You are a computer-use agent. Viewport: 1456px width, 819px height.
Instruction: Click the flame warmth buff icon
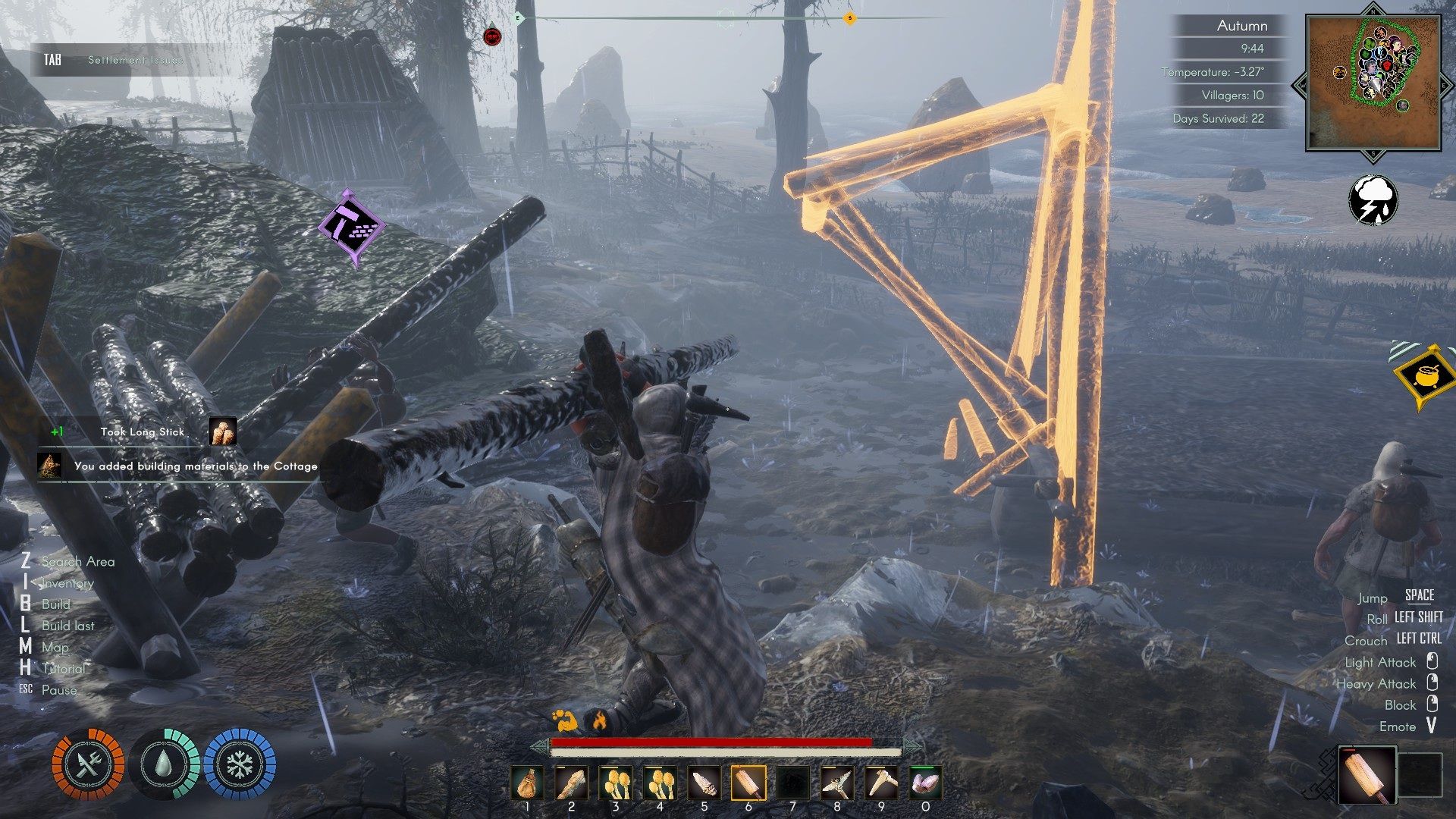click(599, 720)
